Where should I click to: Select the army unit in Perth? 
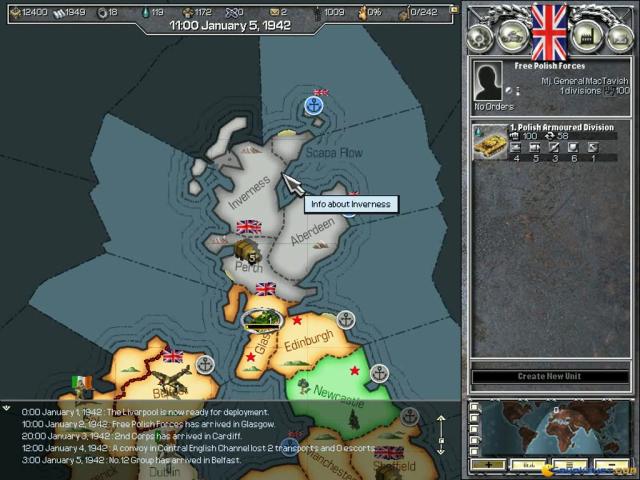point(245,250)
